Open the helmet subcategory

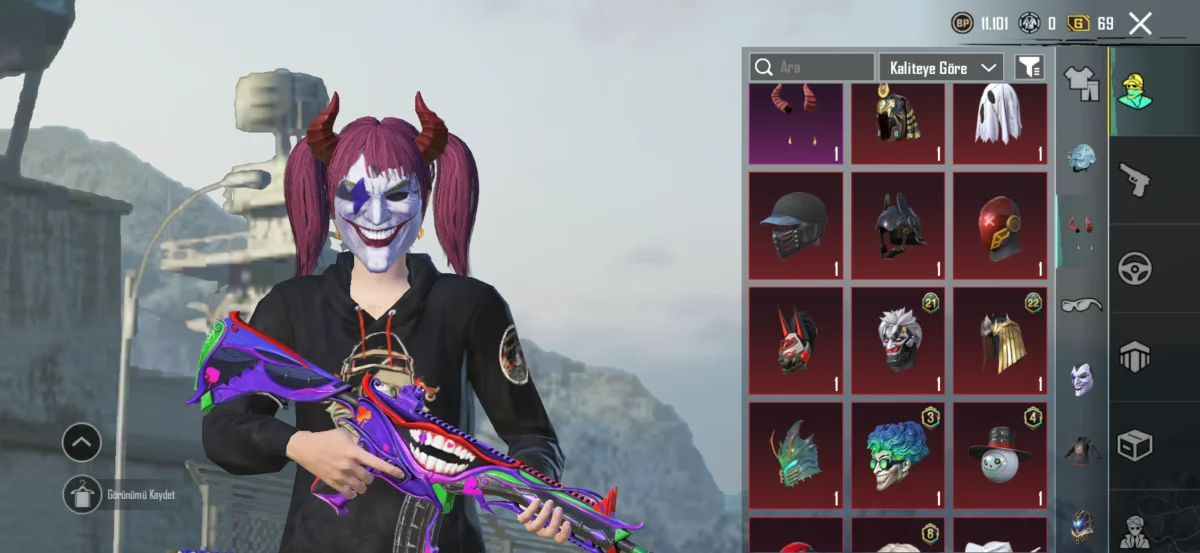1082,157
